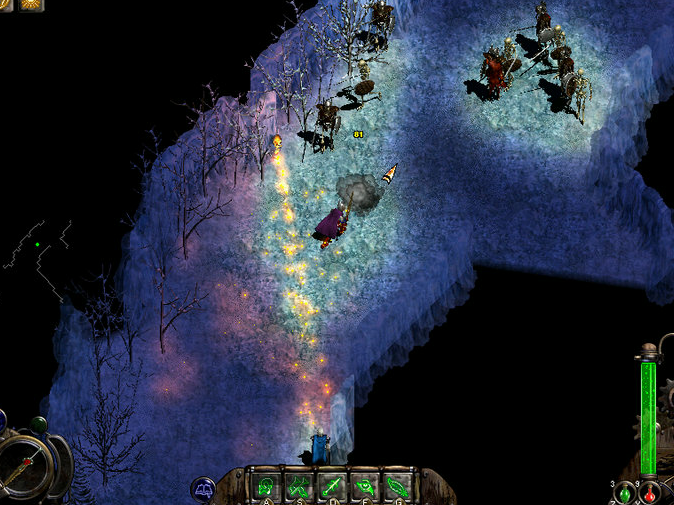The image size is (674, 505).
Task: Choose the green leaf skill slot
Action: [397, 487]
